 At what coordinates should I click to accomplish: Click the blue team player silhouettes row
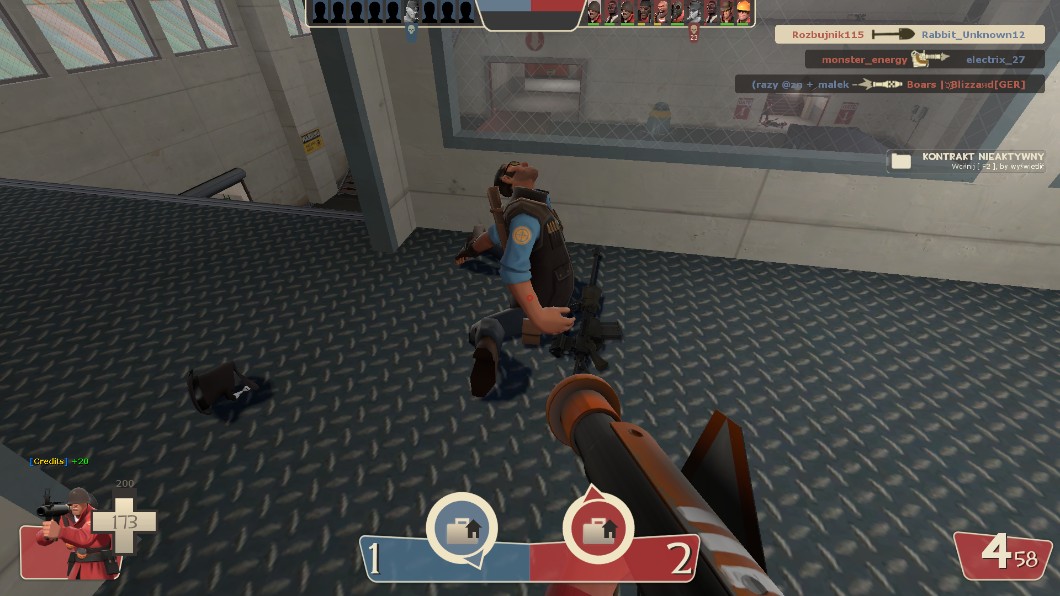(392, 12)
